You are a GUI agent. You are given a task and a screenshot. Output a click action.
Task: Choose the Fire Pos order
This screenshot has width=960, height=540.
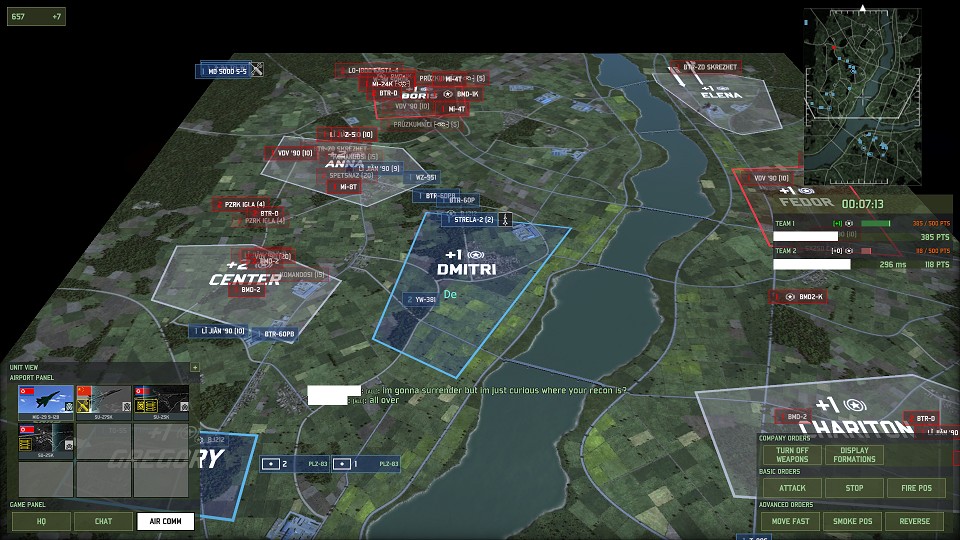coord(915,489)
